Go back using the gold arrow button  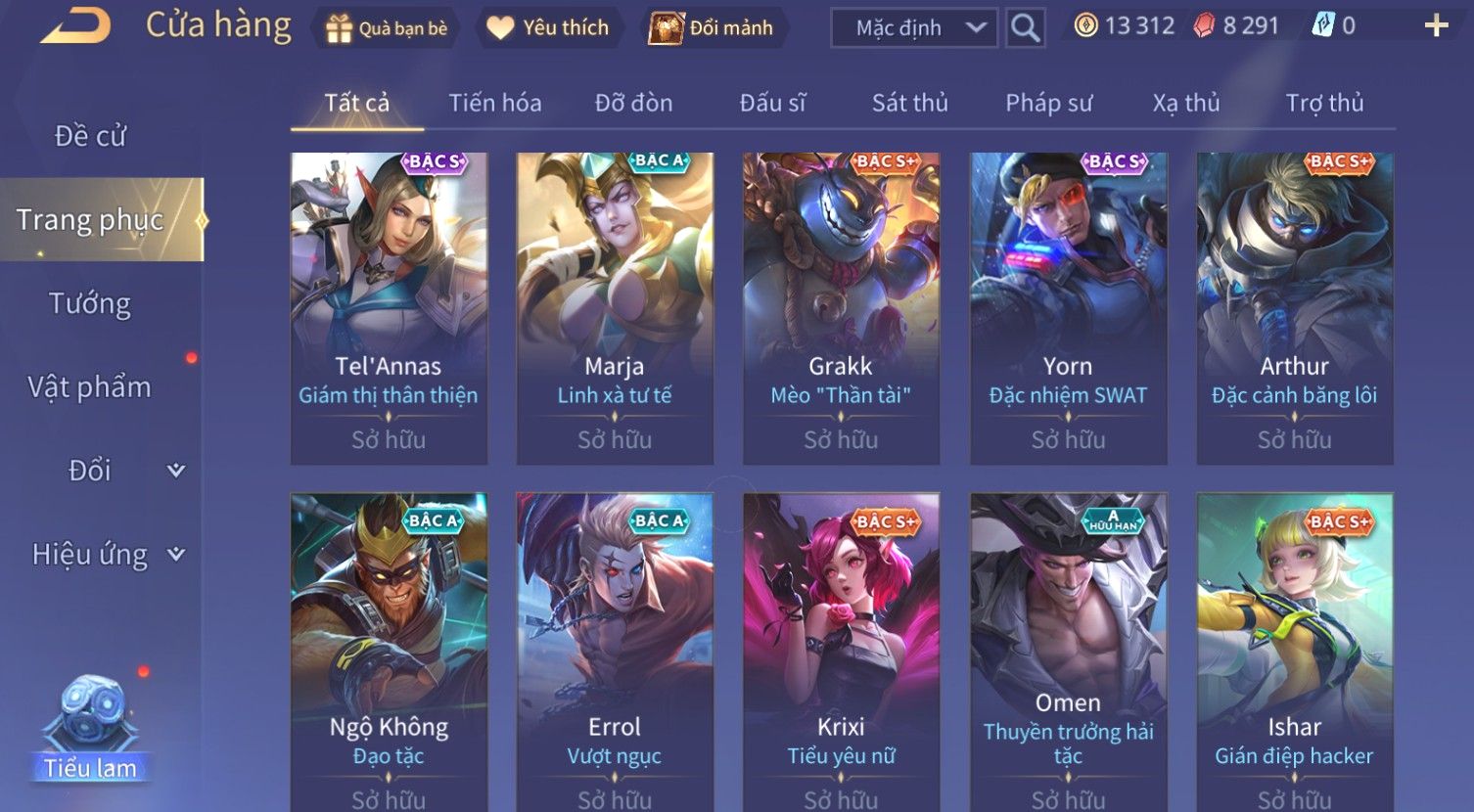pyautogui.click(x=76, y=26)
